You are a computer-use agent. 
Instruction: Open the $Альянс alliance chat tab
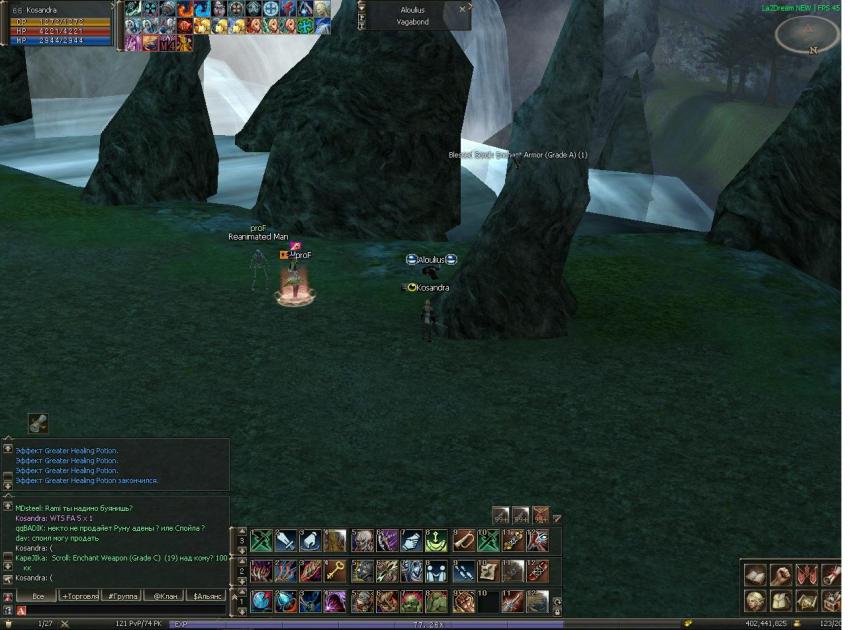208,596
